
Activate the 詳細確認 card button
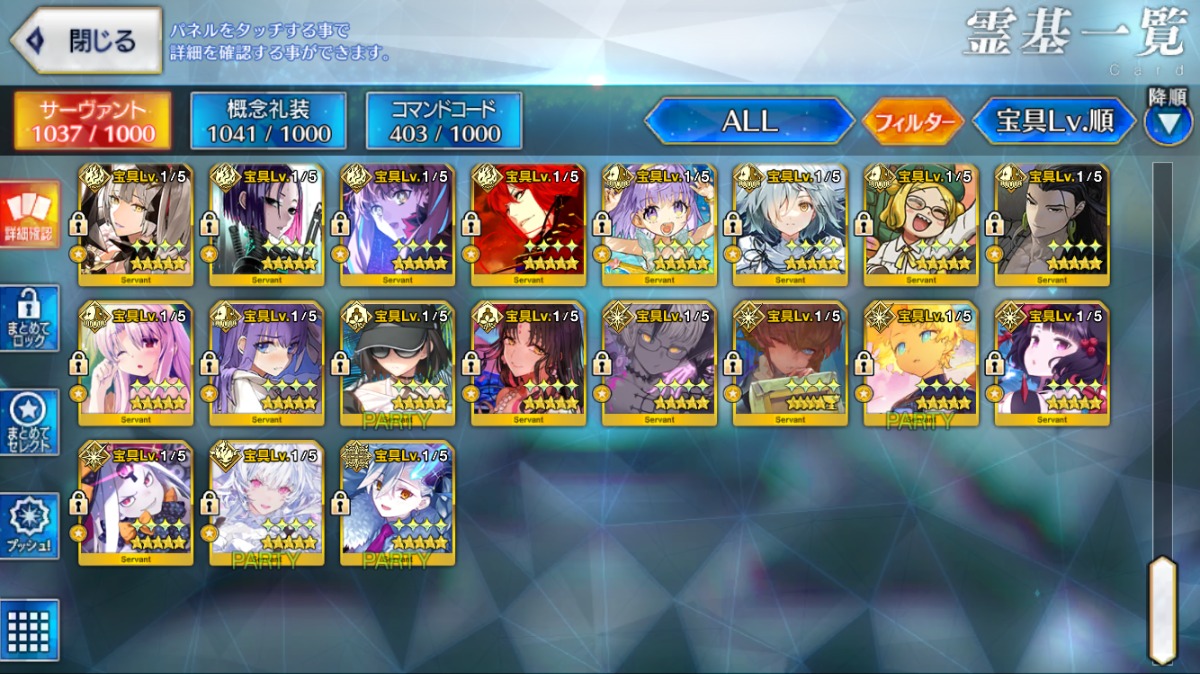(x=29, y=215)
